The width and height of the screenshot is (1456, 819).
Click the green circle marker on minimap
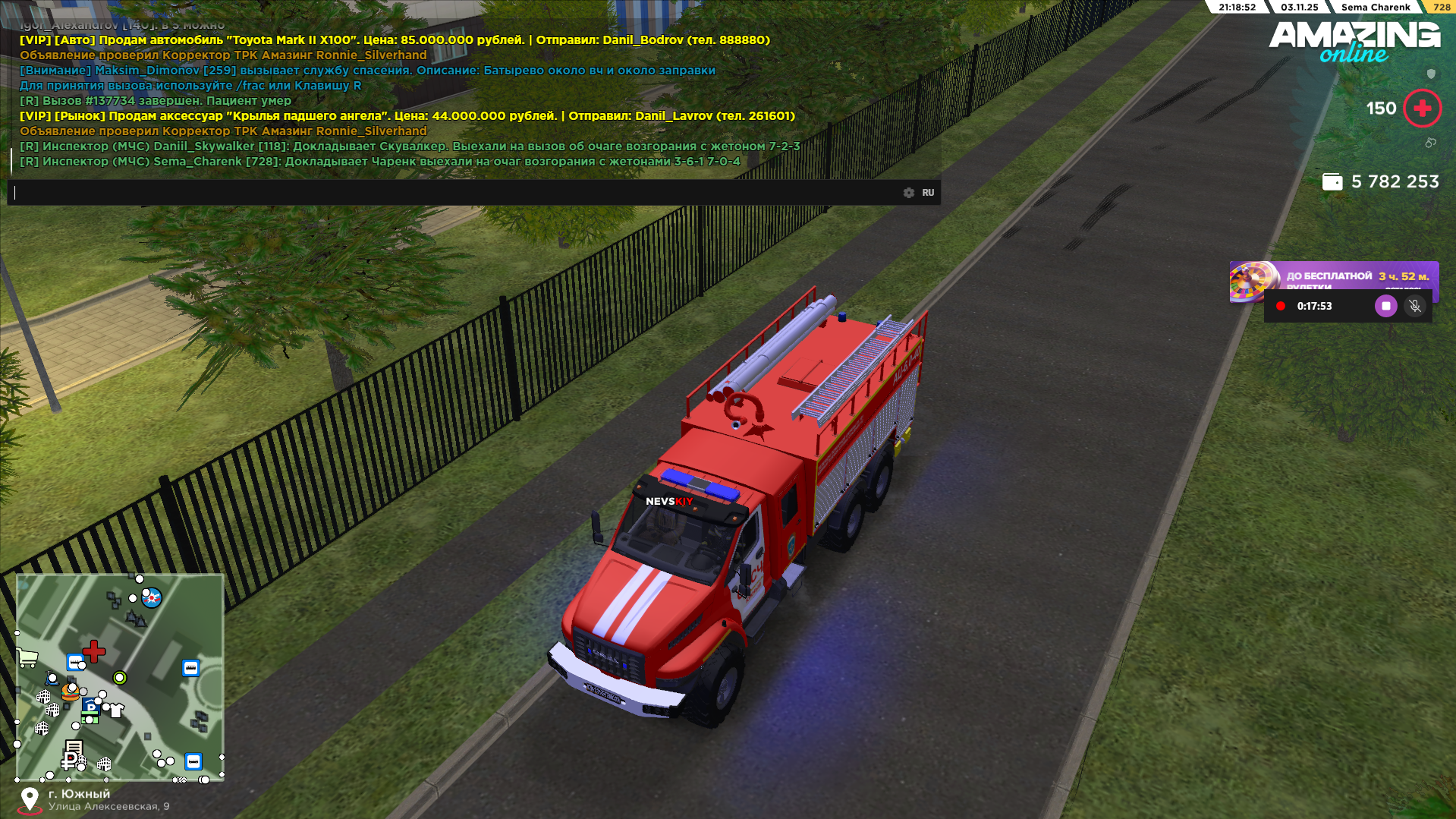coord(120,677)
